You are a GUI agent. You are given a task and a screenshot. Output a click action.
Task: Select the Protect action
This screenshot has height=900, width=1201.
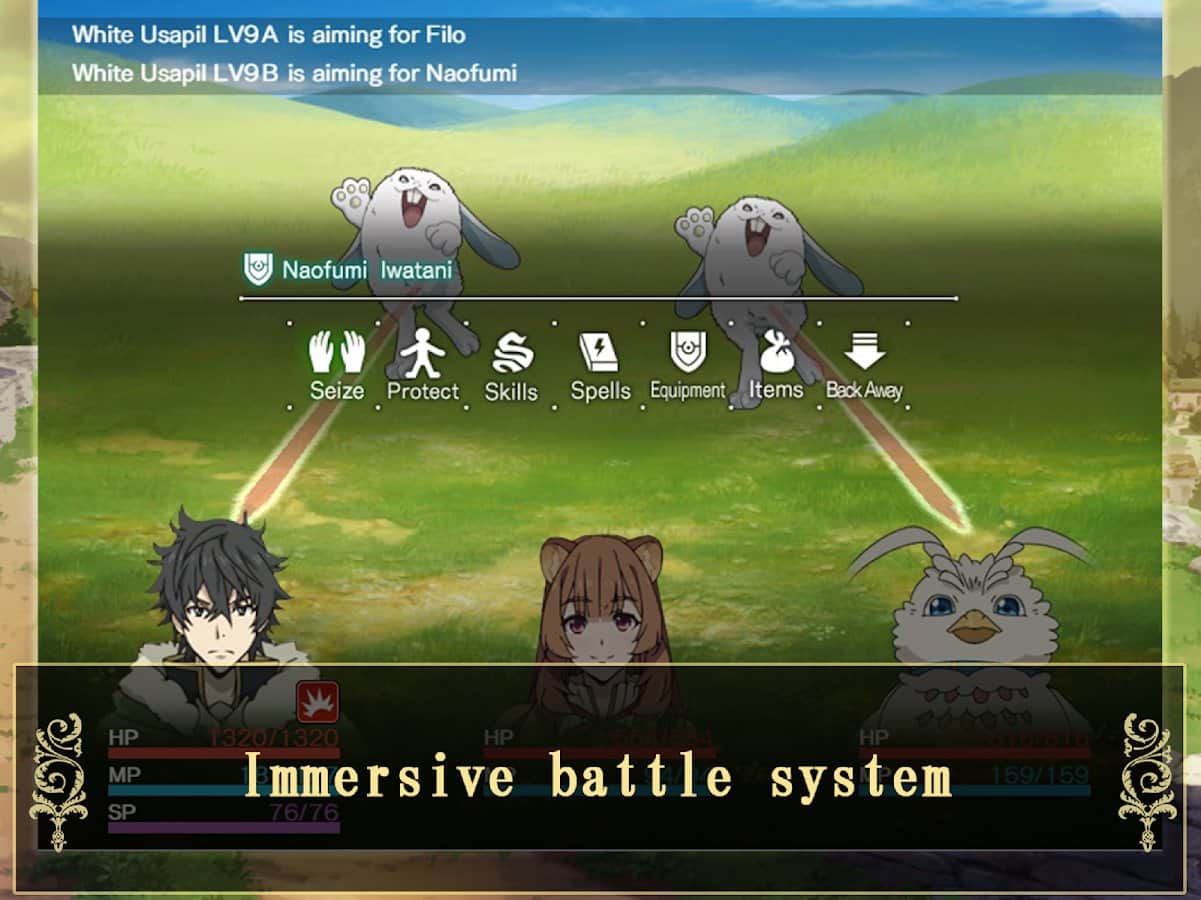(x=423, y=365)
